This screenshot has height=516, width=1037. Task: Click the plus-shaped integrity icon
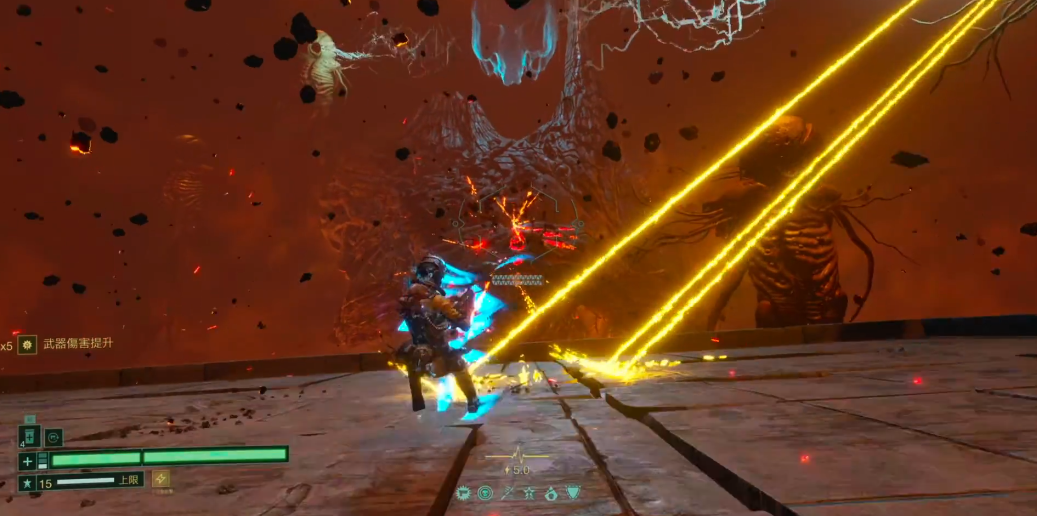click(28, 461)
